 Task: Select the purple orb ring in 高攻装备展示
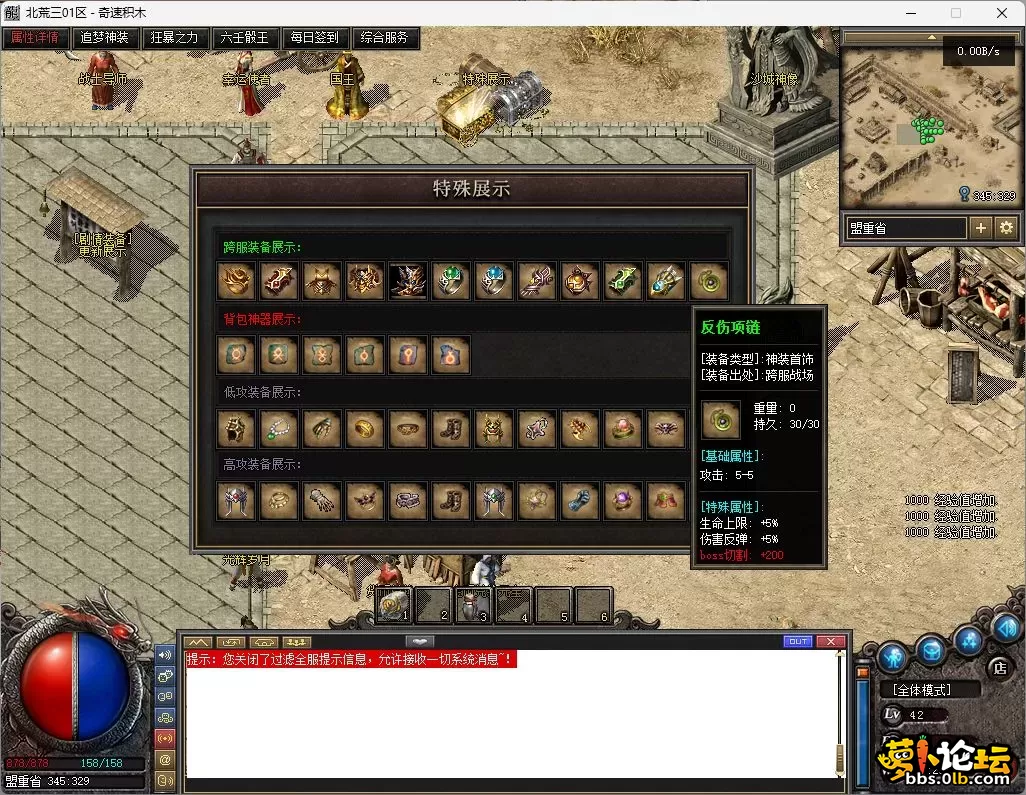coord(623,501)
